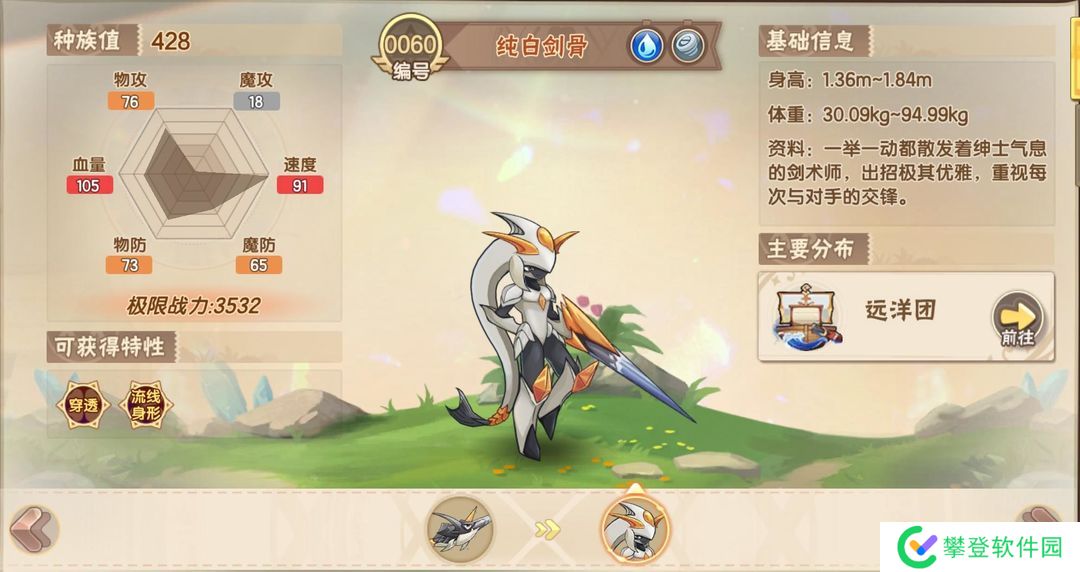Visit the 攀登软件园 watermark logo
This screenshot has width=1080, height=572.
(x=980, y=547)
